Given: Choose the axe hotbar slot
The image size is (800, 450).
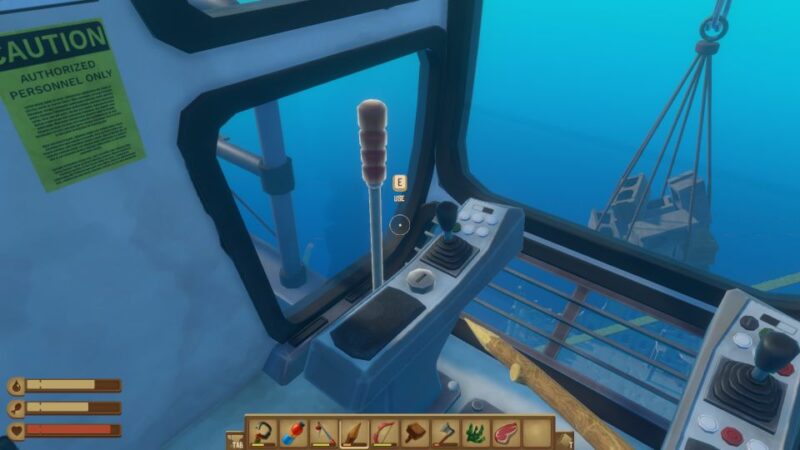Looking at the screenshot, I should (446, 433).
